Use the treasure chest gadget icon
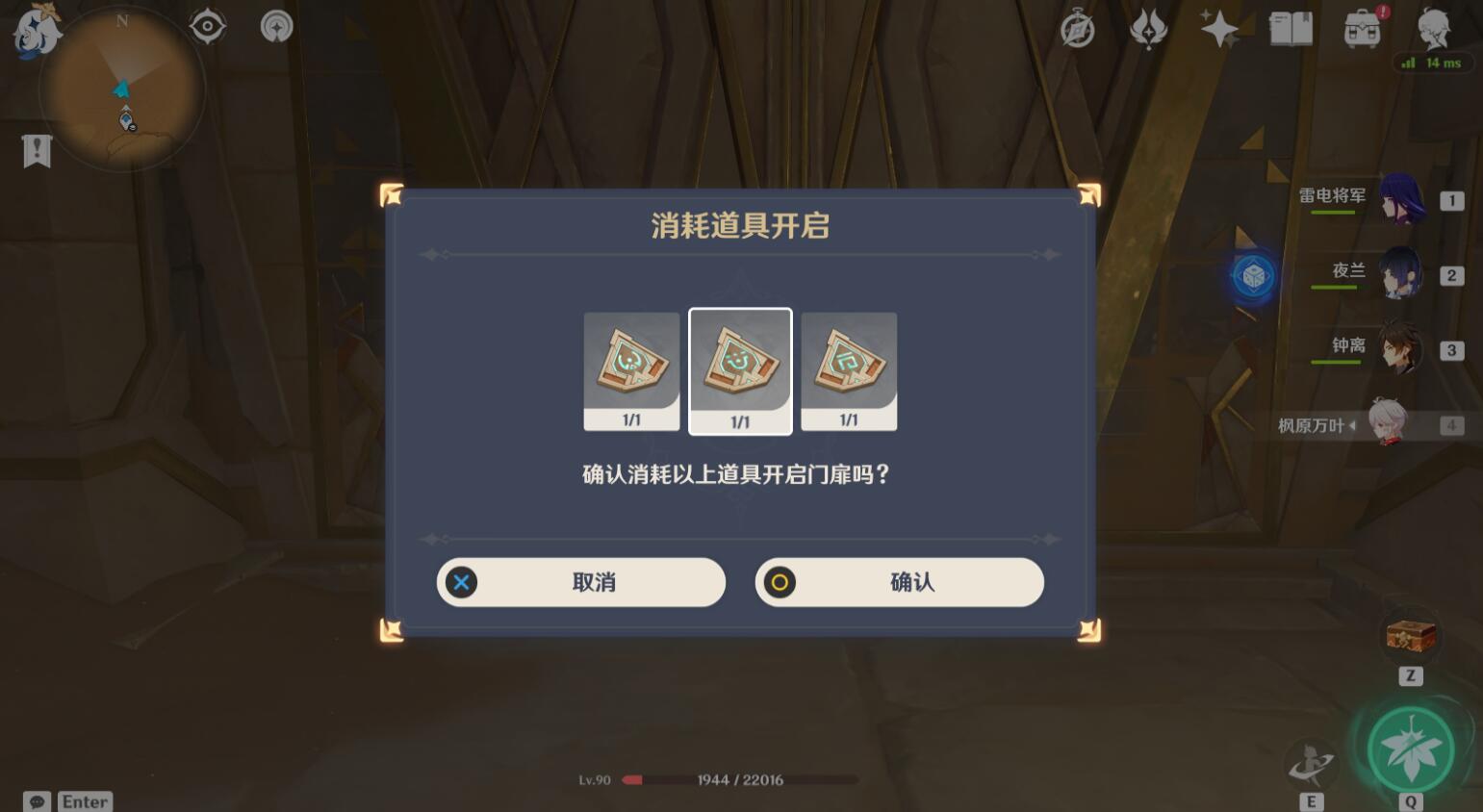 1410,636
